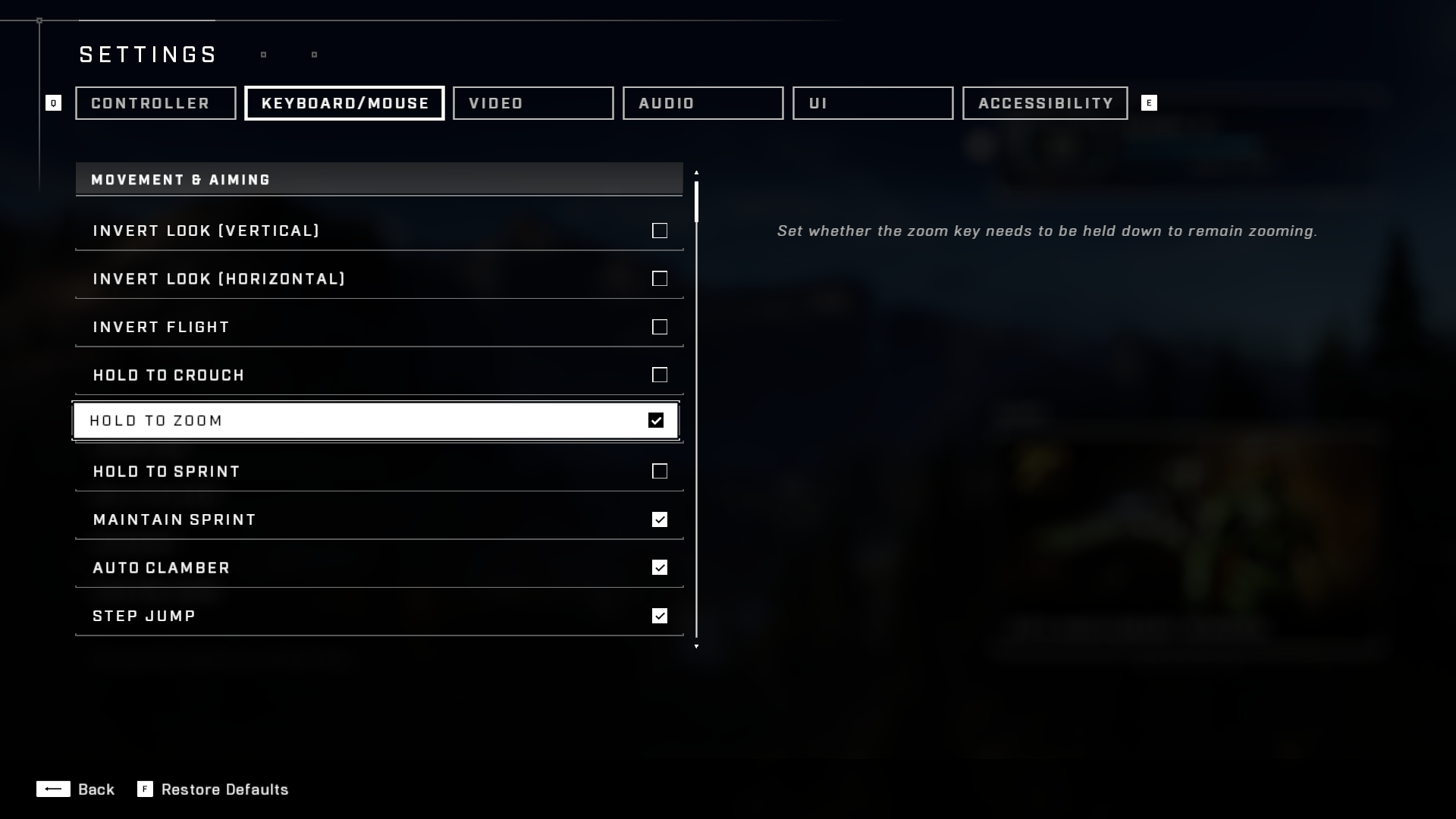
Task: Enable Invert Look (Horizontal)
Action: 659,278
